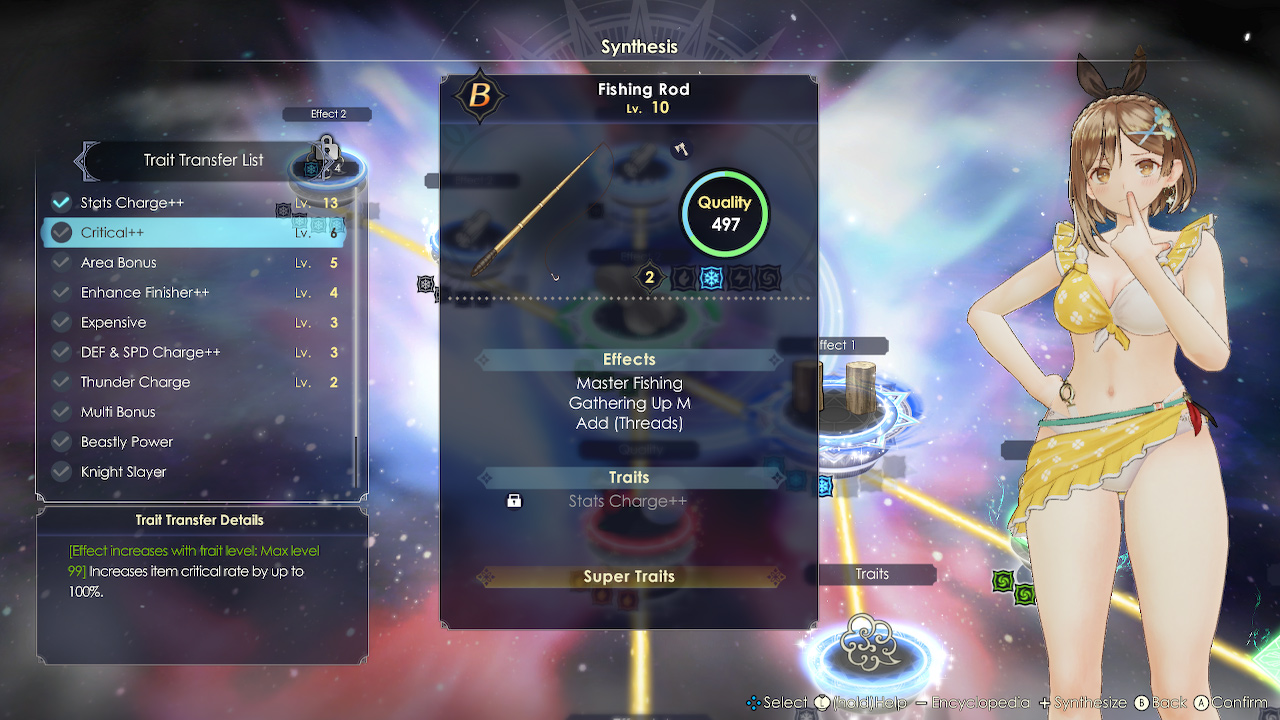Expand the Super Traits section
This screenshot has width=1280, height=720.
tap(629, 576)
